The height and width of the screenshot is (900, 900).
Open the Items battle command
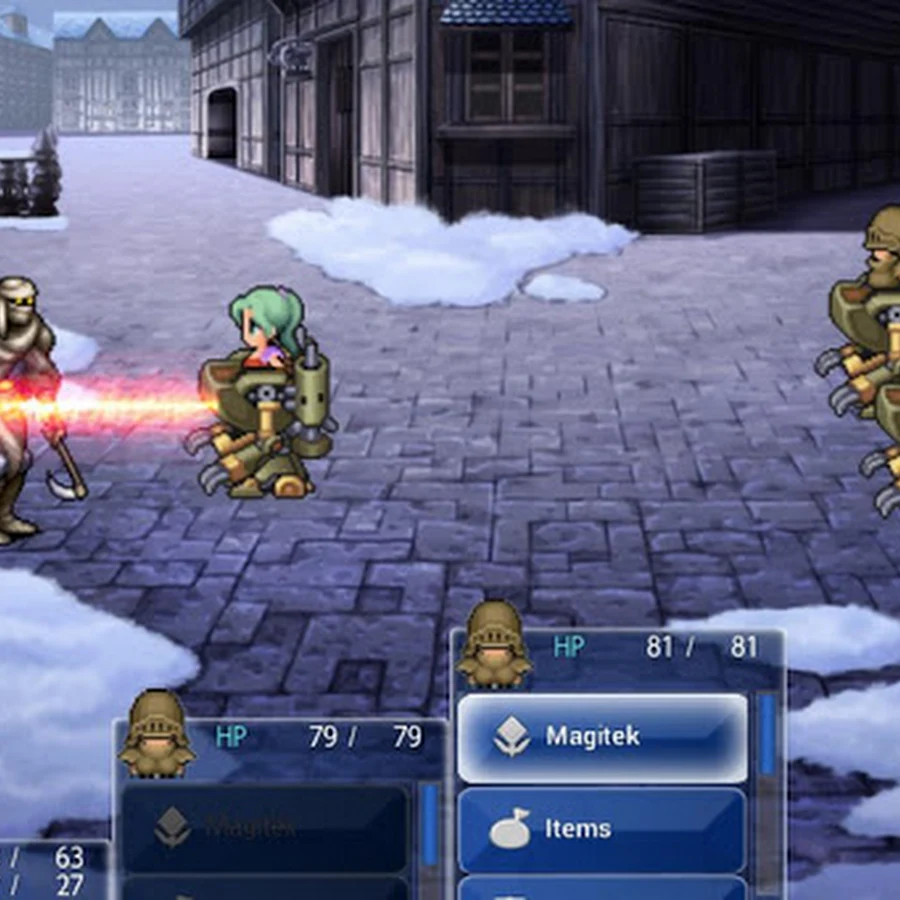click(602, 829)
